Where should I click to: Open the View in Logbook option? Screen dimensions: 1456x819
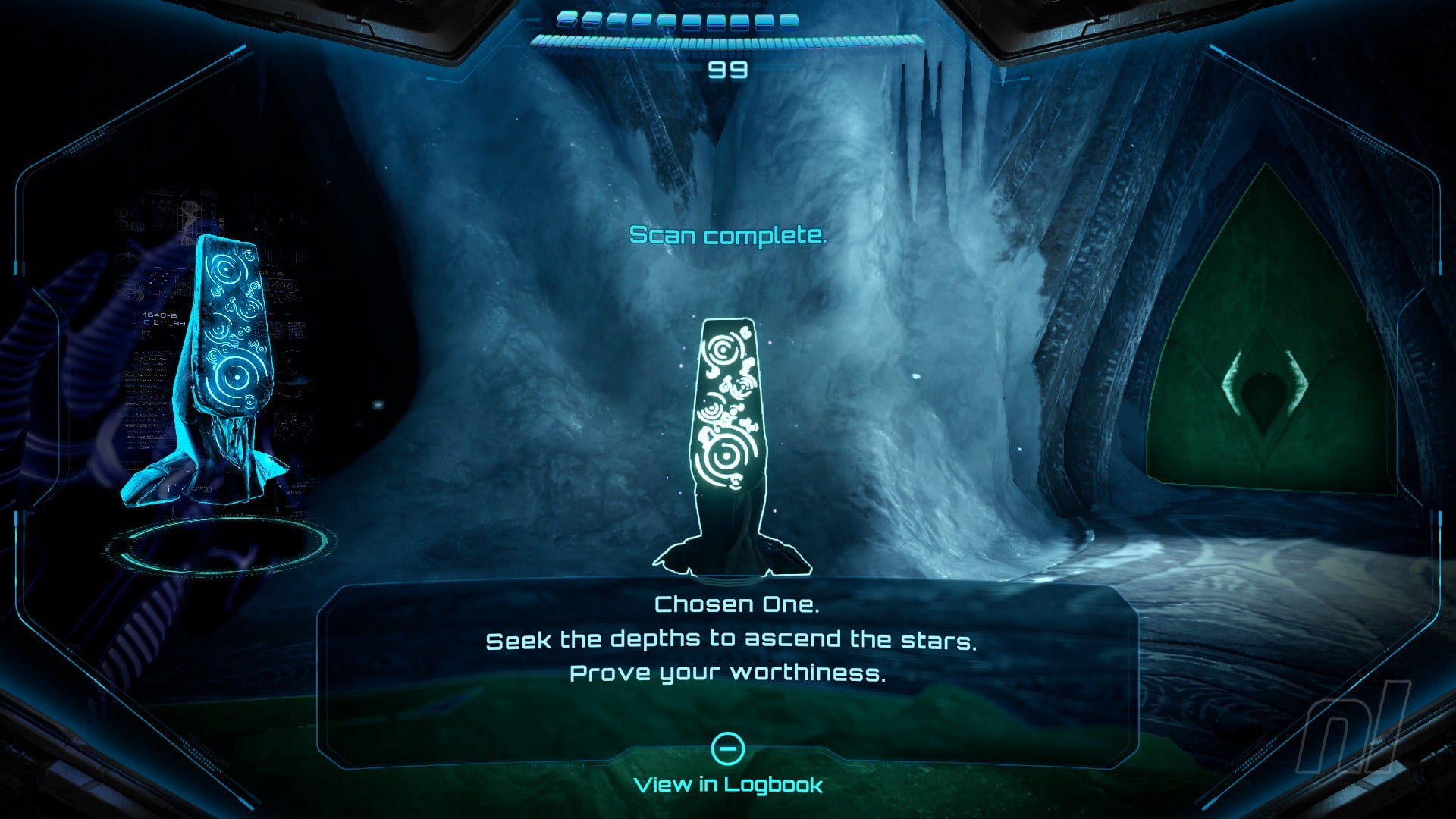[728, 783]
